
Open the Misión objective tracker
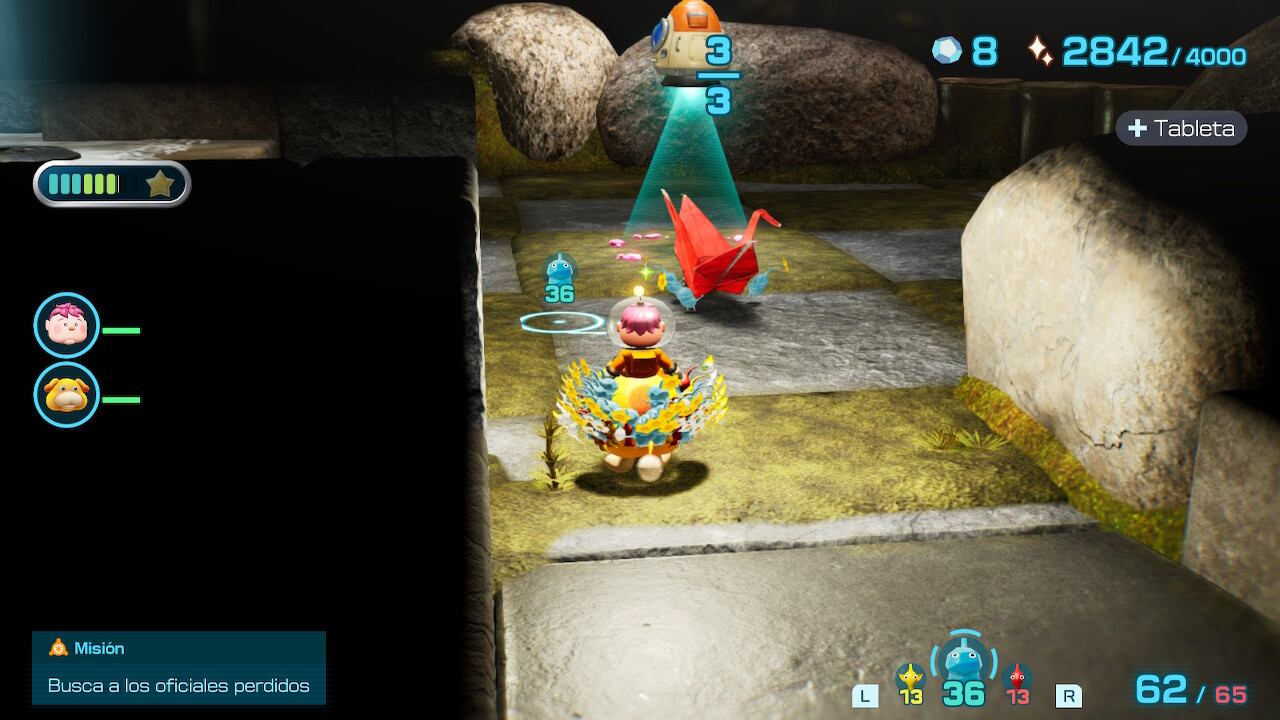click(x=179, y=667)
